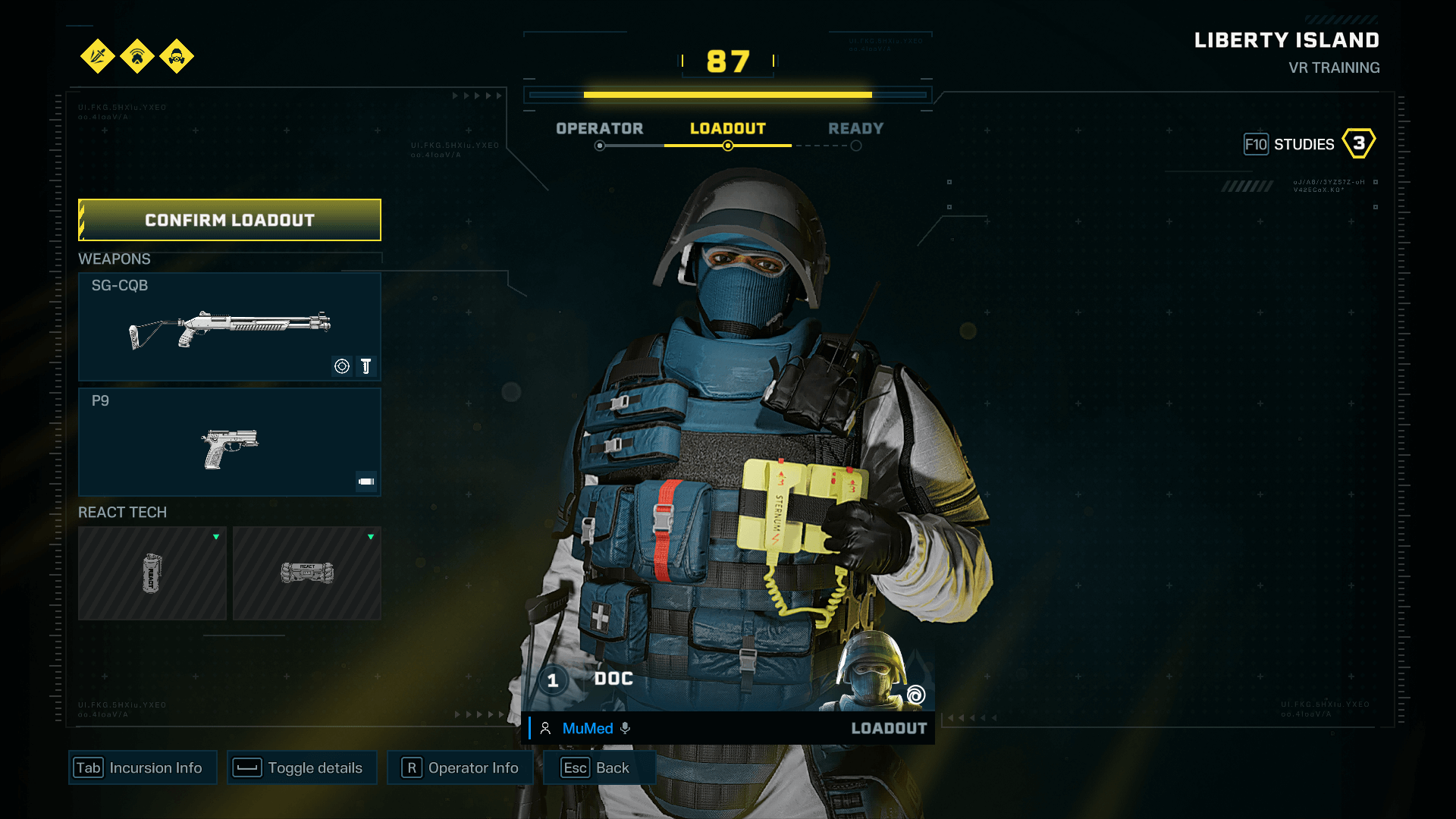This screenshot has height=819, width=1456.
Task: Click the SG-CQB grip attachment icon
Action: 366,366
